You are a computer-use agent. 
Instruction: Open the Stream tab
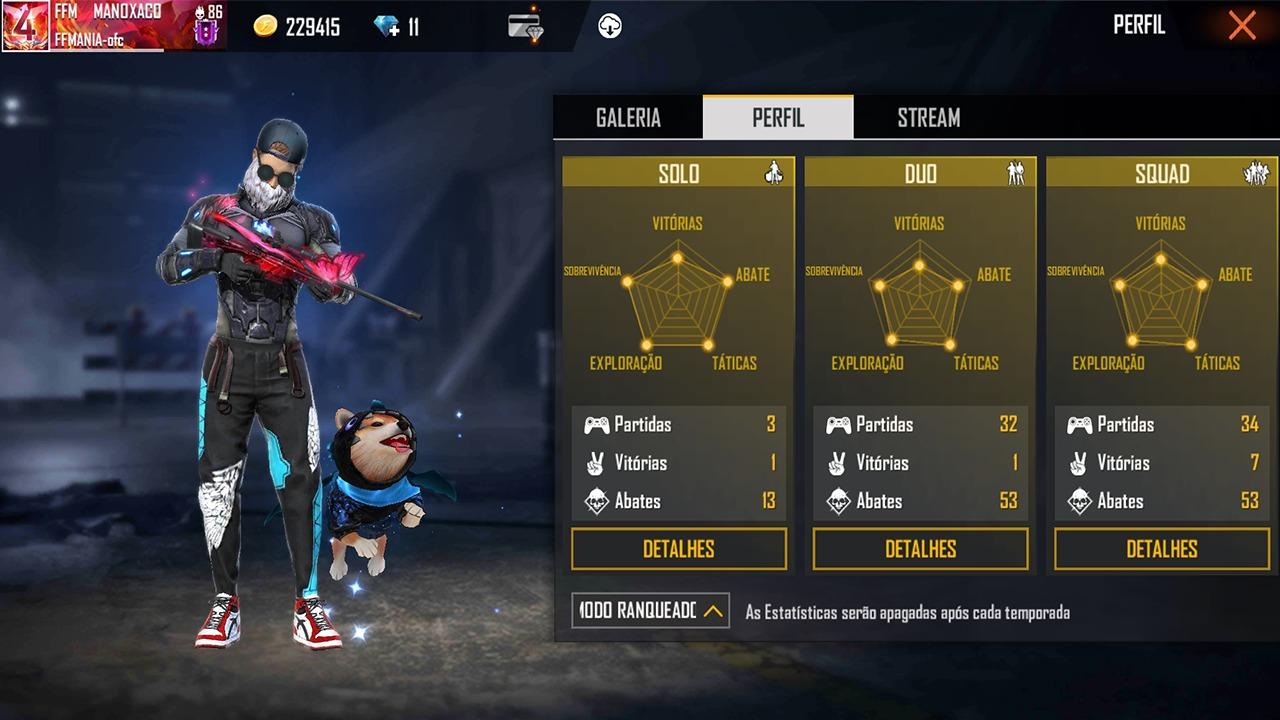tap(928, 118)
